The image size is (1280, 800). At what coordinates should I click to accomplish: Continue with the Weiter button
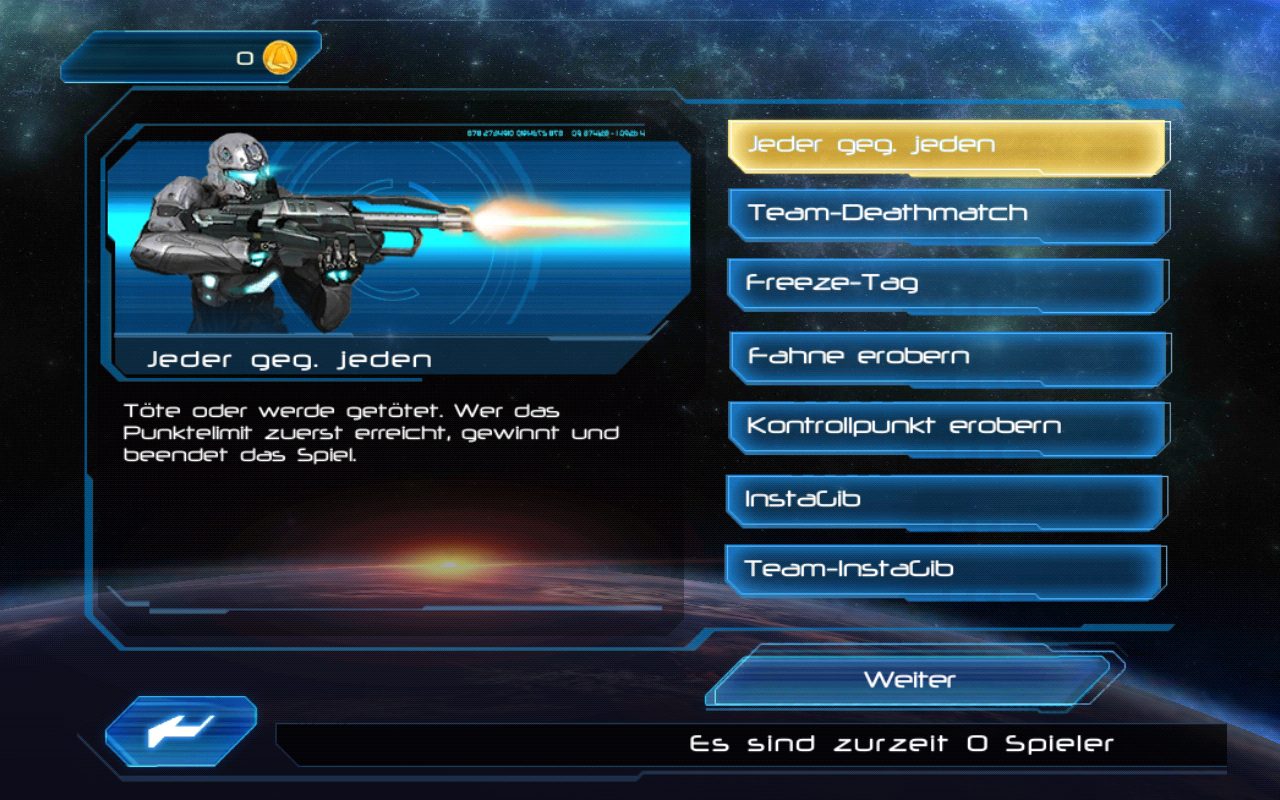click(910, 680)
